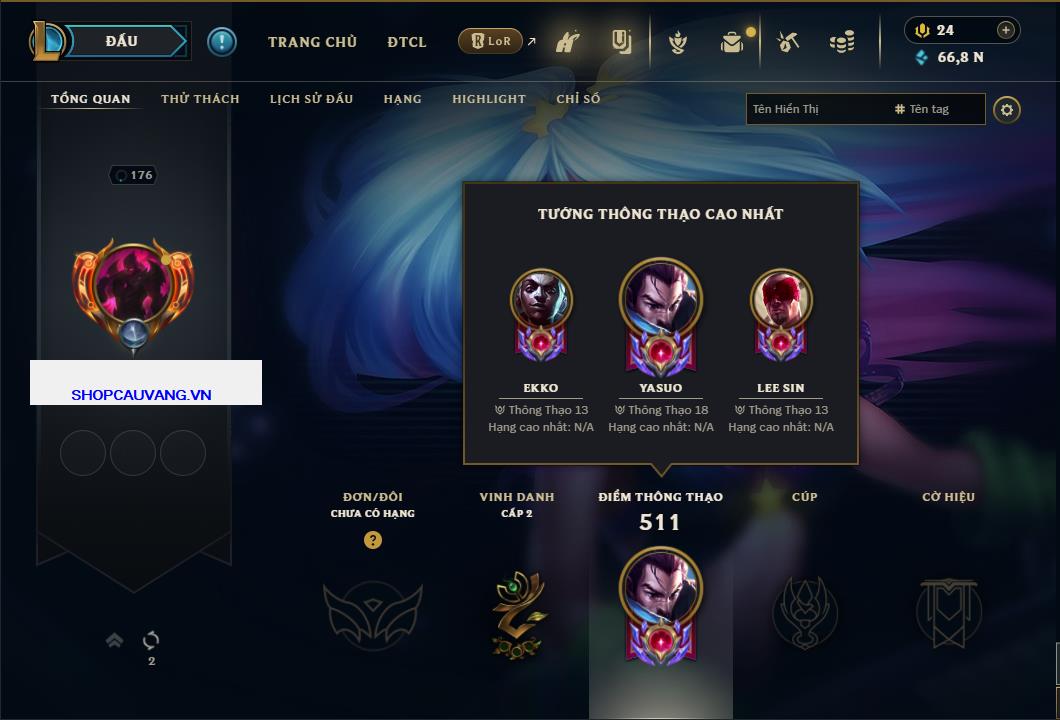Switch to the THỬ THÁCH tab
Image resolution: width=1060 pixels, height=720 pixels.
(x=200, y=99)
